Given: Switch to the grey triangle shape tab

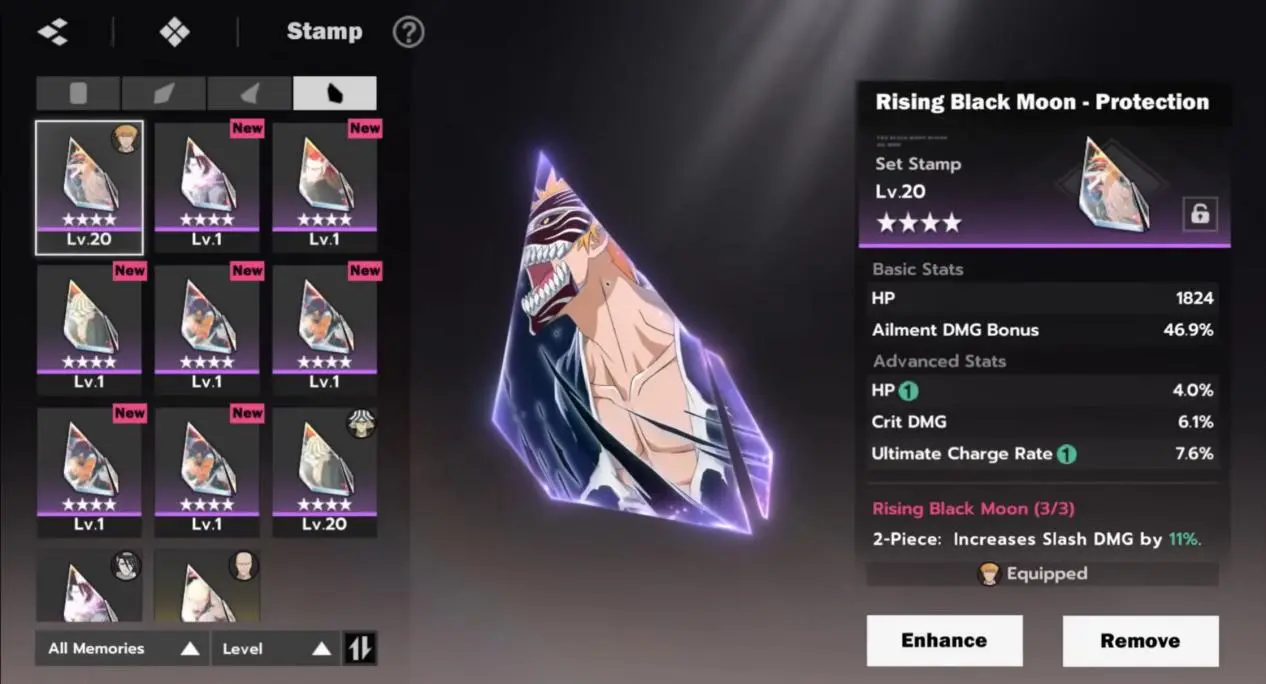Looking at the screenshot, I should click(x=250, y=93).
